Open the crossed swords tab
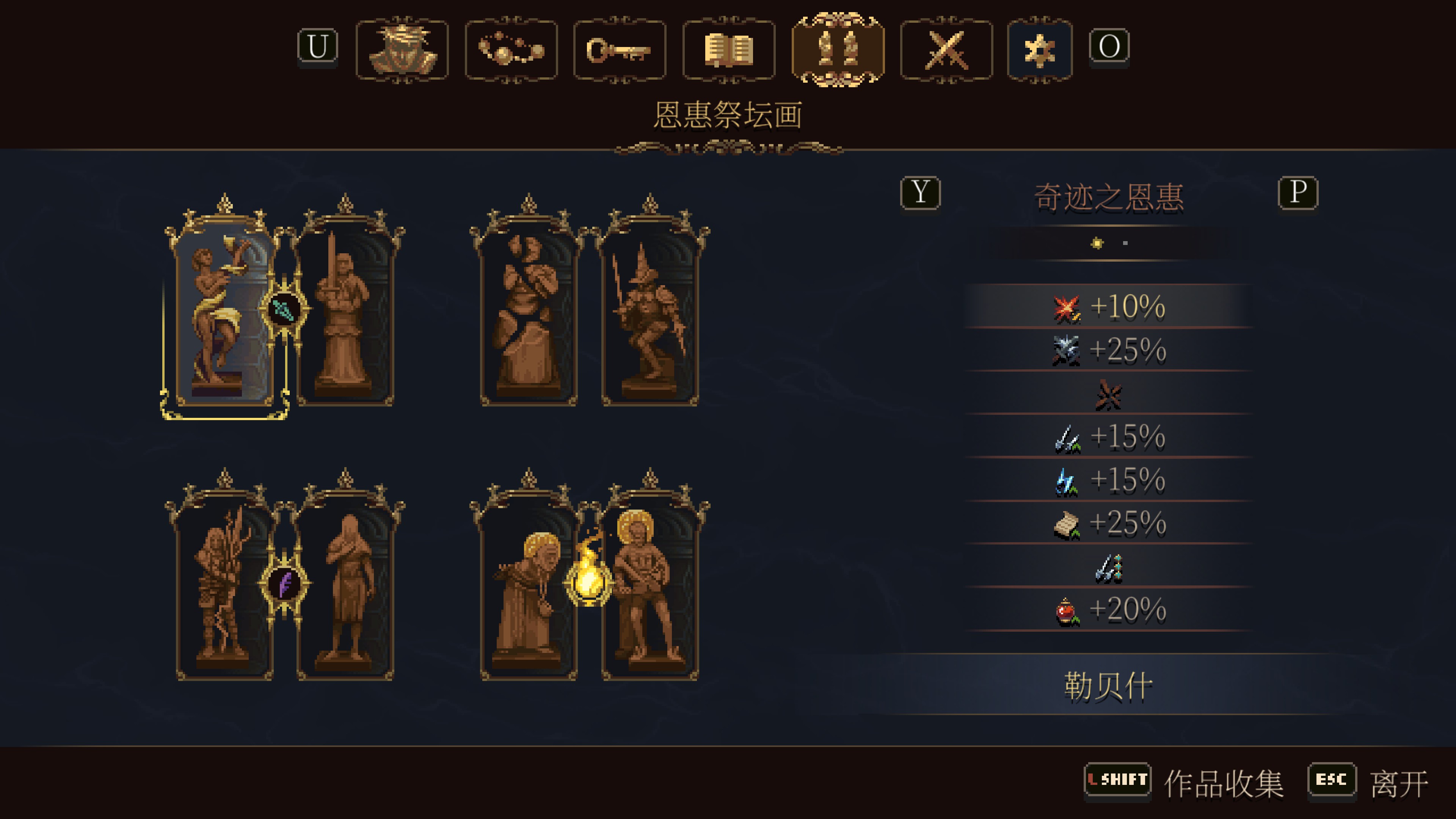 [x=946, y=50]
